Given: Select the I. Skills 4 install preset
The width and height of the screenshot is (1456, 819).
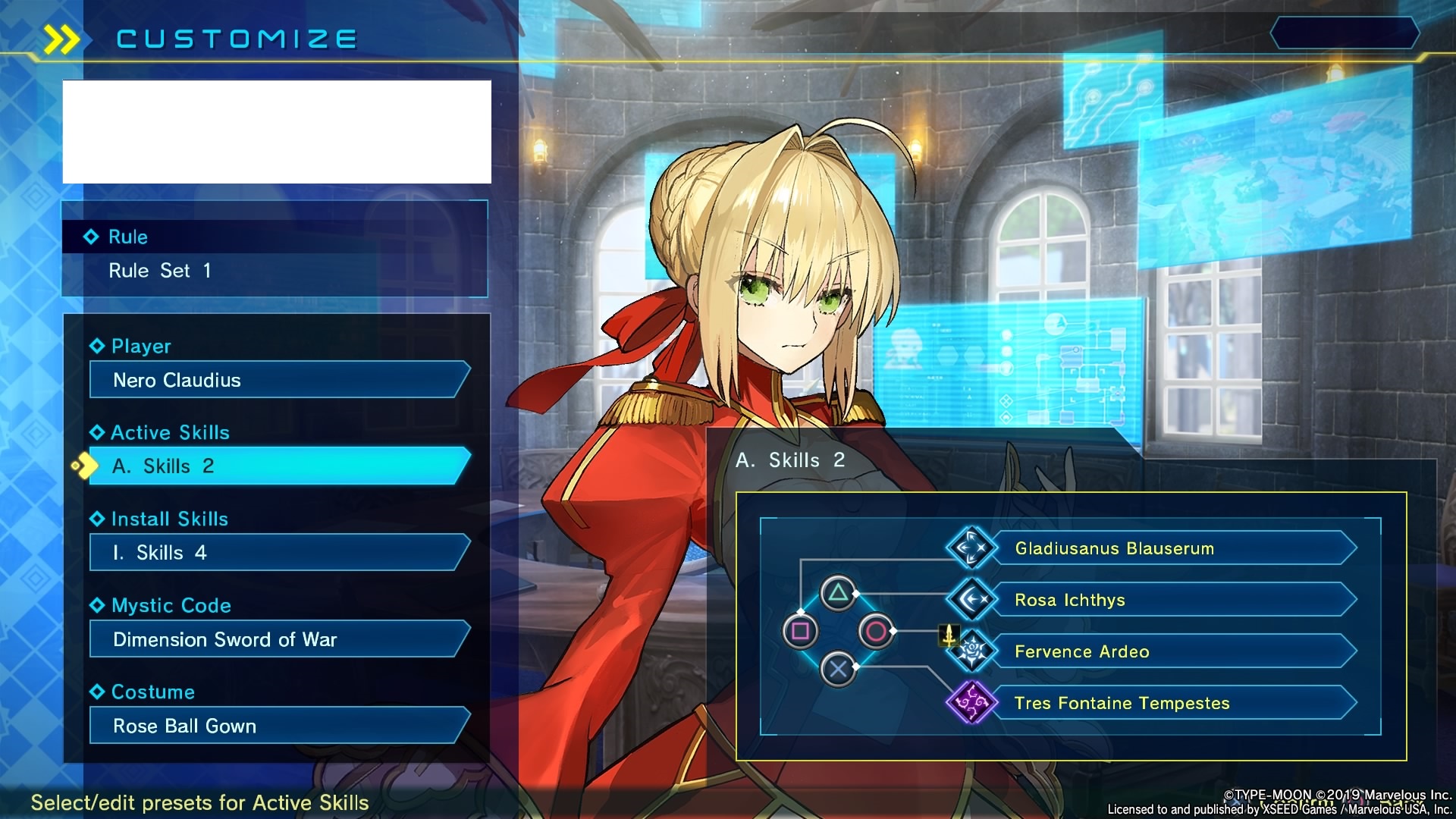Looking at the screenshot, I should (278, 553).
